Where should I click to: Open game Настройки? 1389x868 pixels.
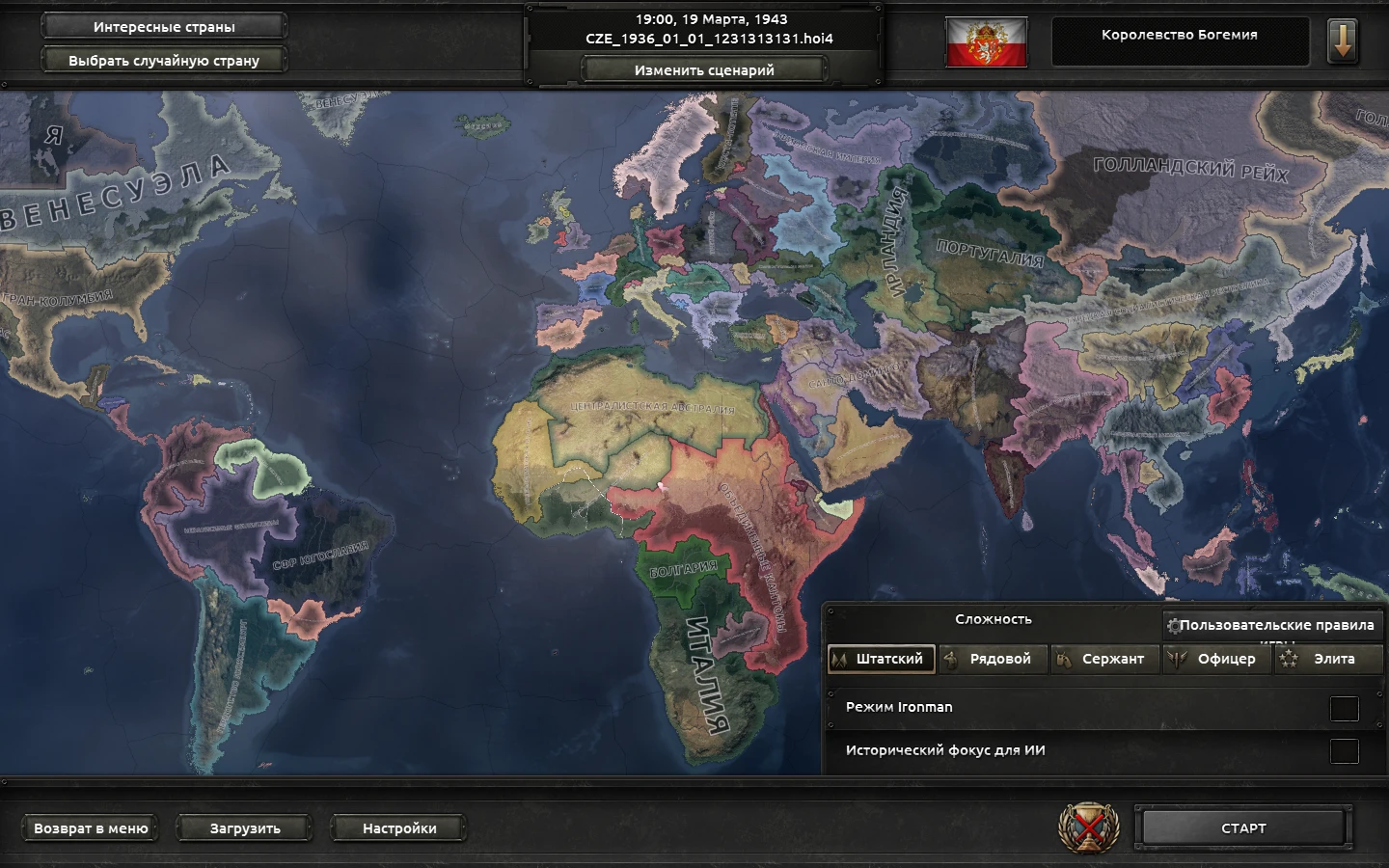click(x=399, y=827)
